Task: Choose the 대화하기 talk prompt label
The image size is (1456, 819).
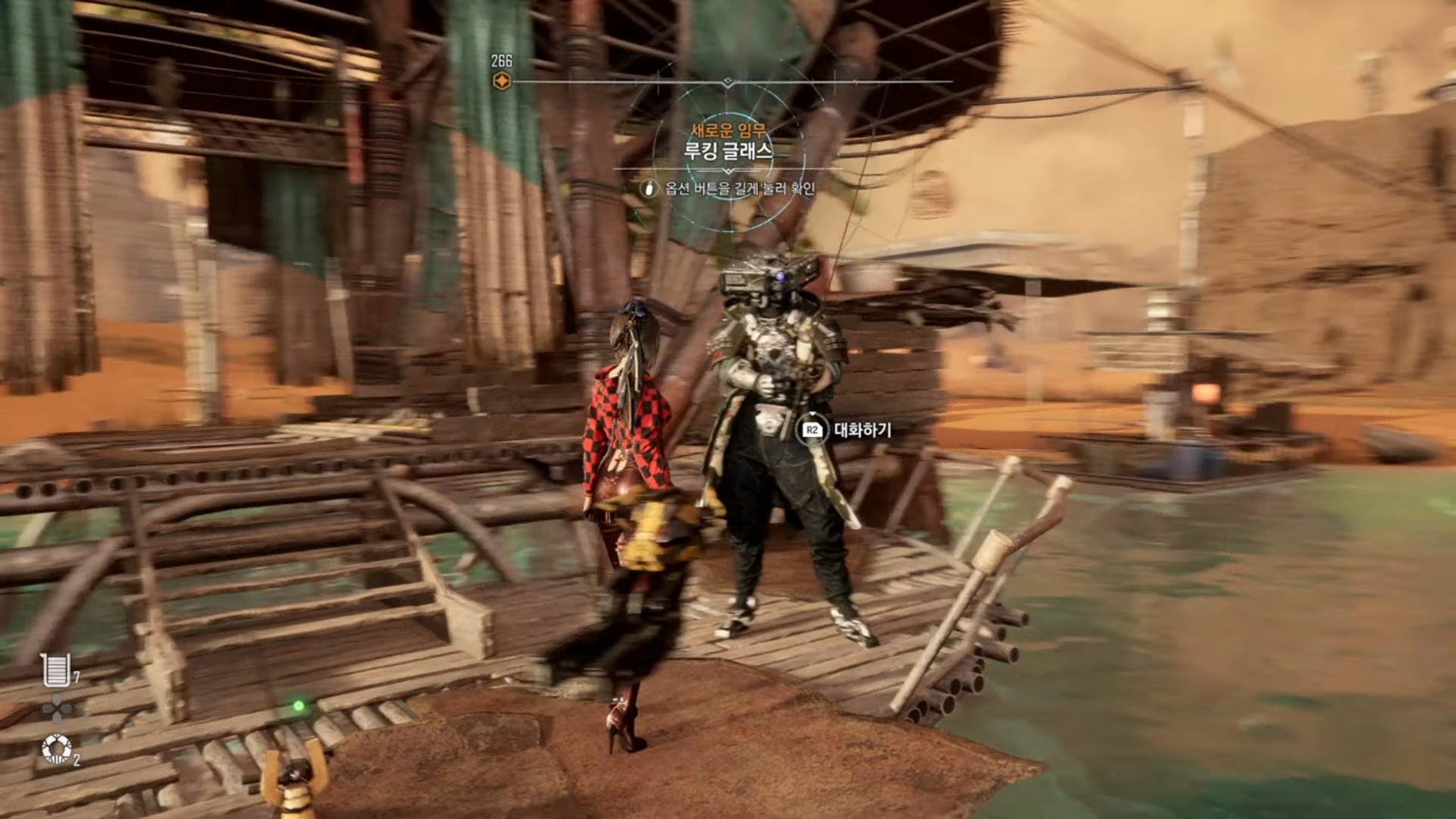Action: (862, 430)
